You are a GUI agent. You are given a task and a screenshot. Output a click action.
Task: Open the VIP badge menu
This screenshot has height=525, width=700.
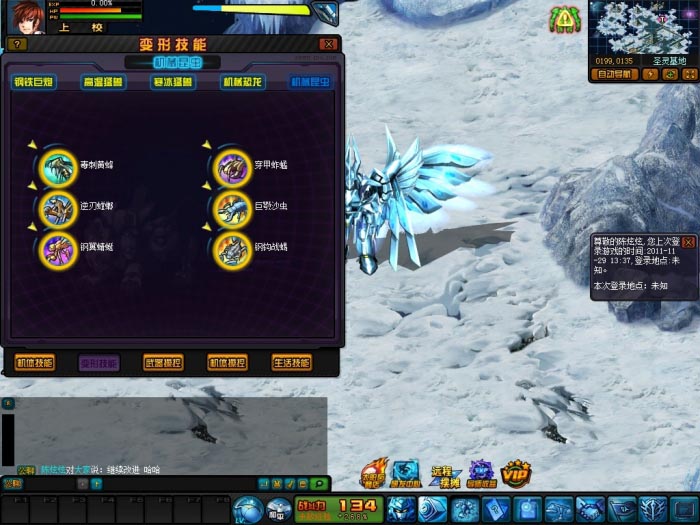515,471
